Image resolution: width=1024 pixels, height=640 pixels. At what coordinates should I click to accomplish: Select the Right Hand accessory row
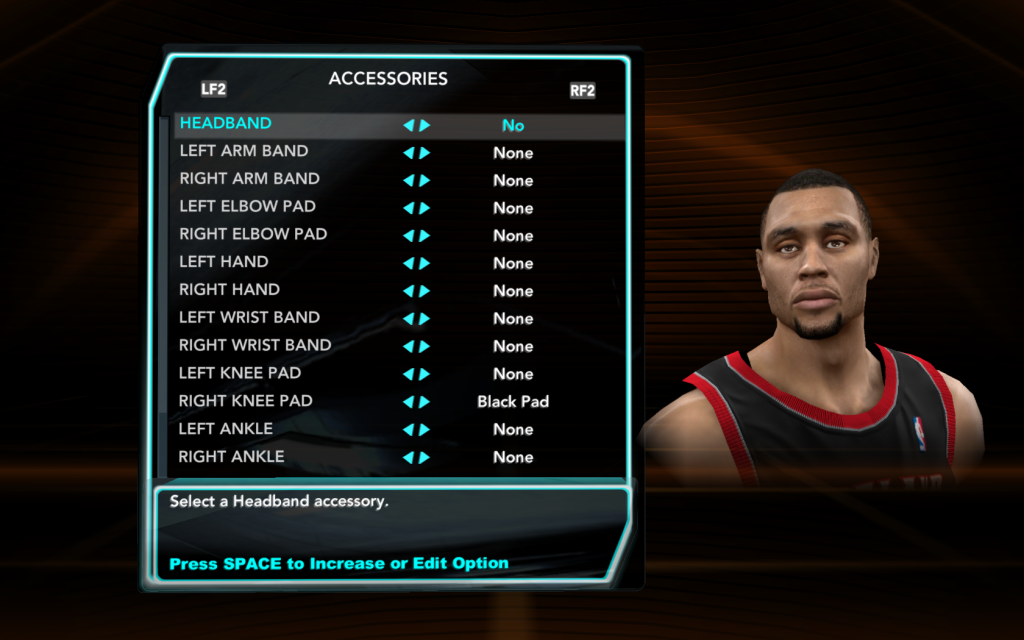click(x=229, y=290)
